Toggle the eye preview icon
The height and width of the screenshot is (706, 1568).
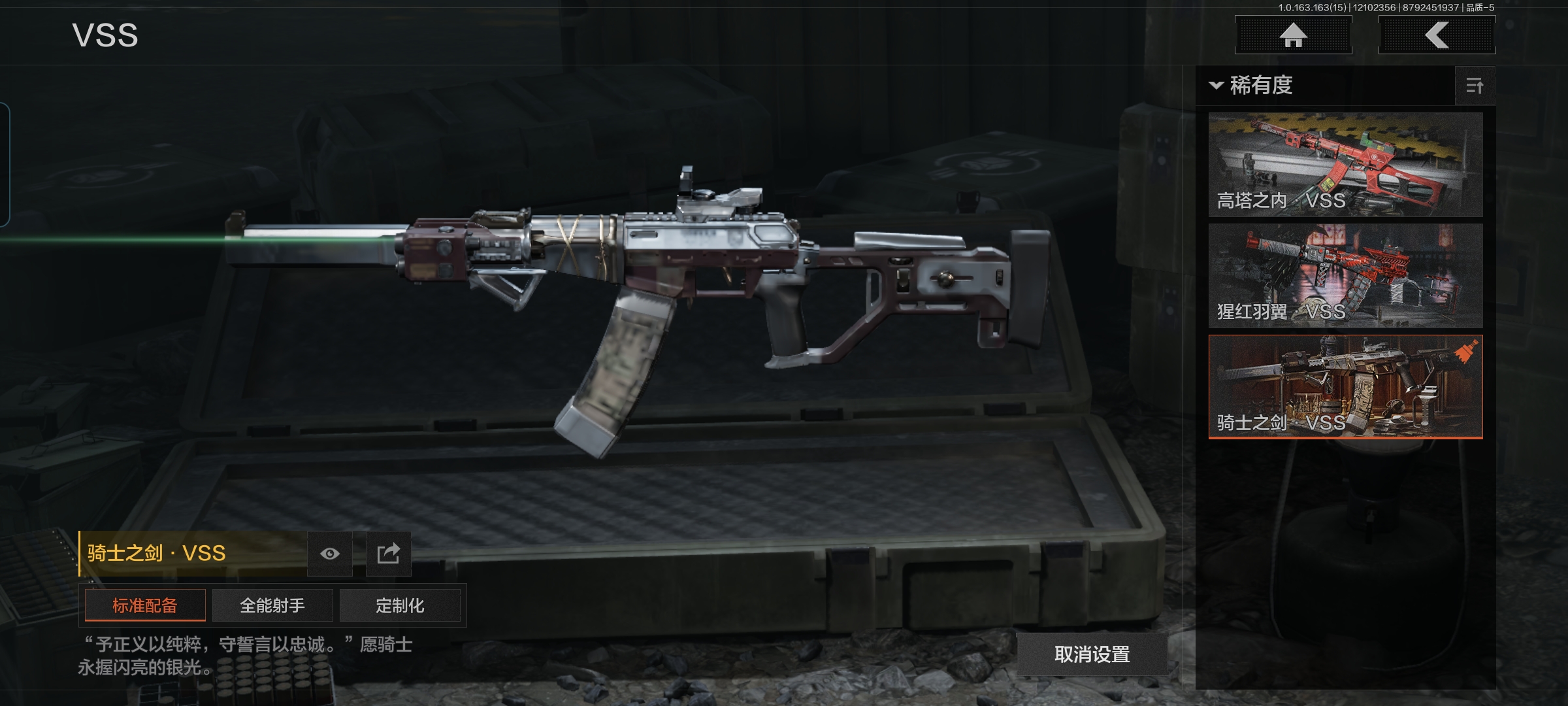[330, 554]
